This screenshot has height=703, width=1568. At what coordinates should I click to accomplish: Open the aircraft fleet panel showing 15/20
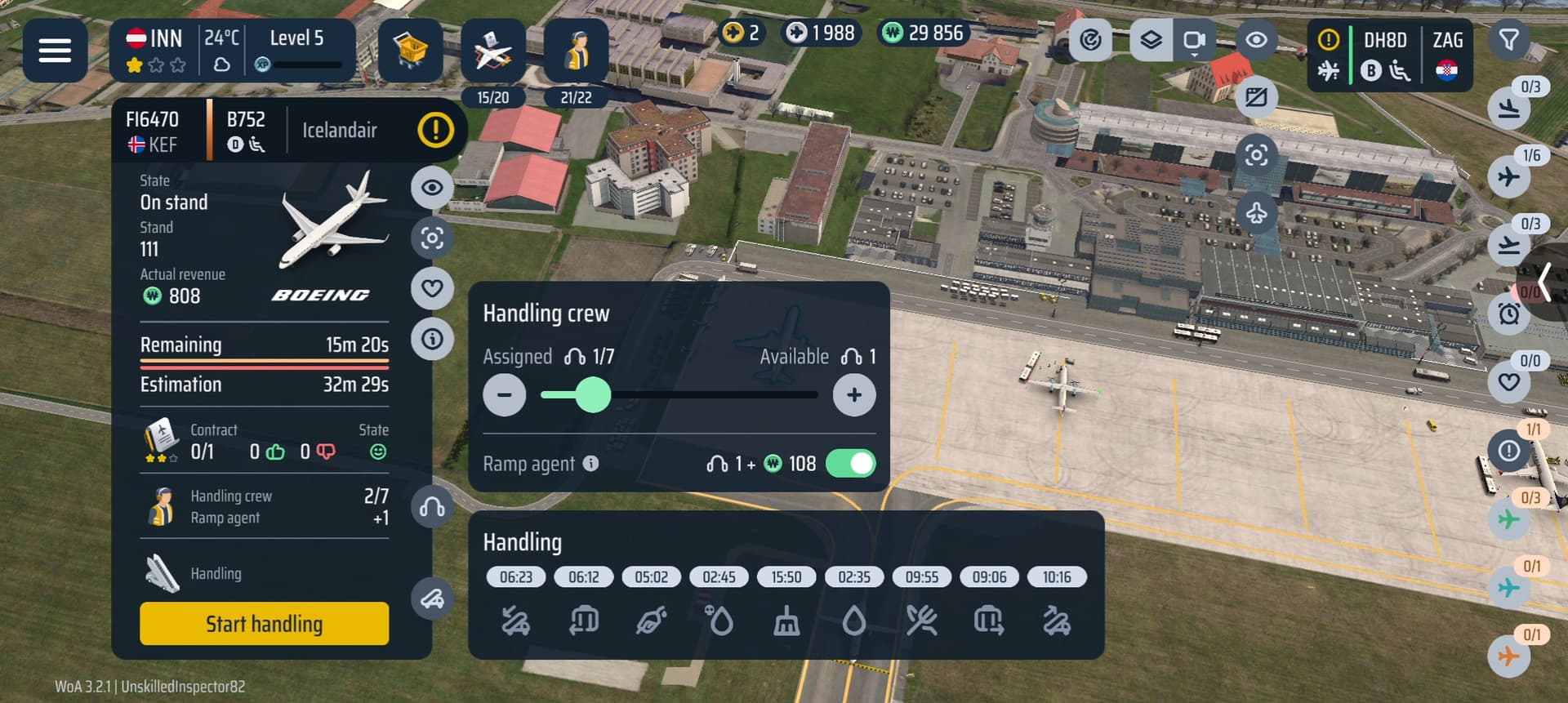492,52
